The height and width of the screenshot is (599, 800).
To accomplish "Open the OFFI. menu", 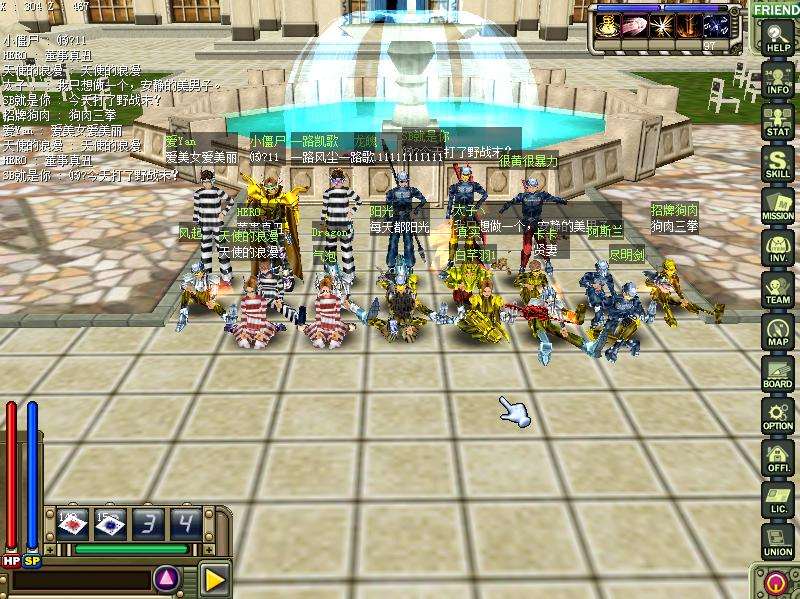I will 777,458.
